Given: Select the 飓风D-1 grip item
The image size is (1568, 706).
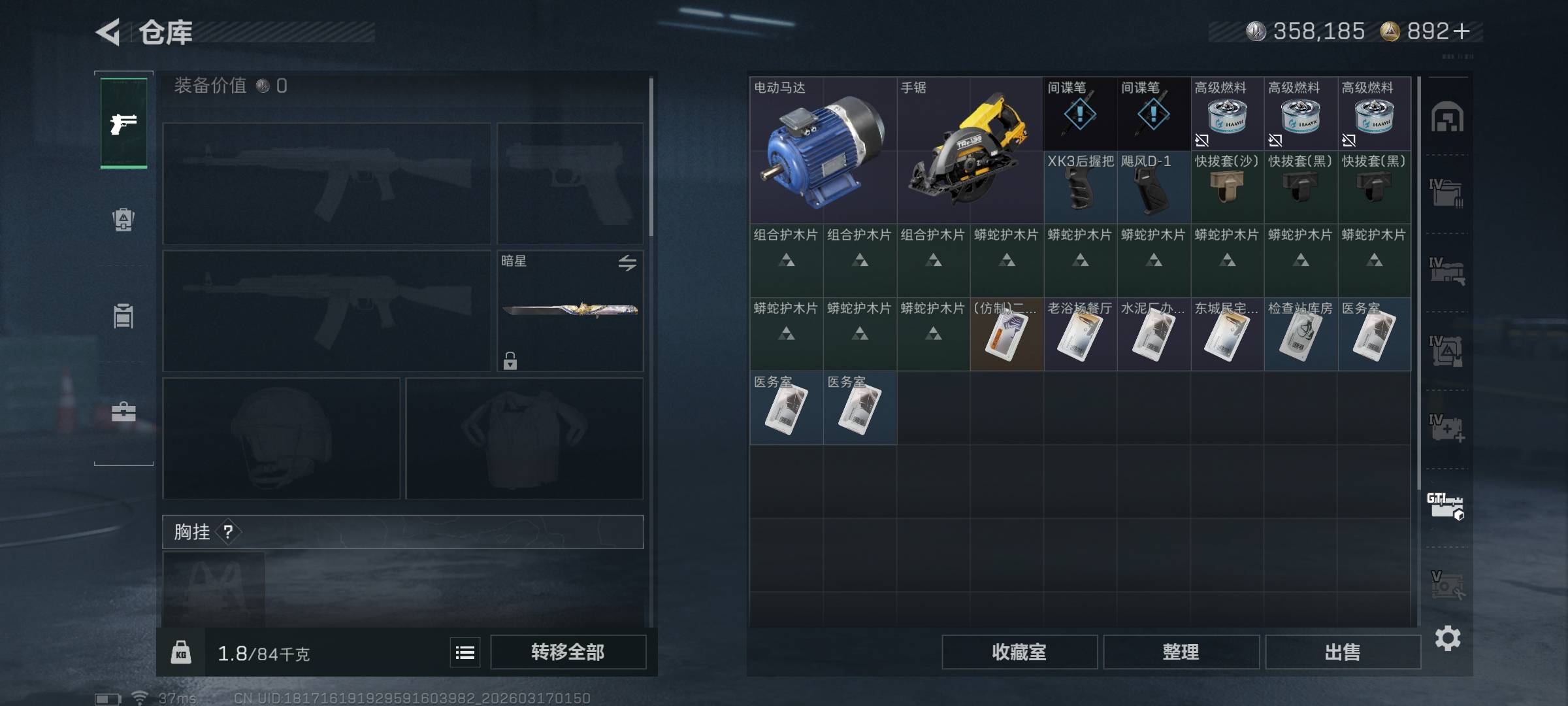Looking at the screenshot, I should [1153, 188].
